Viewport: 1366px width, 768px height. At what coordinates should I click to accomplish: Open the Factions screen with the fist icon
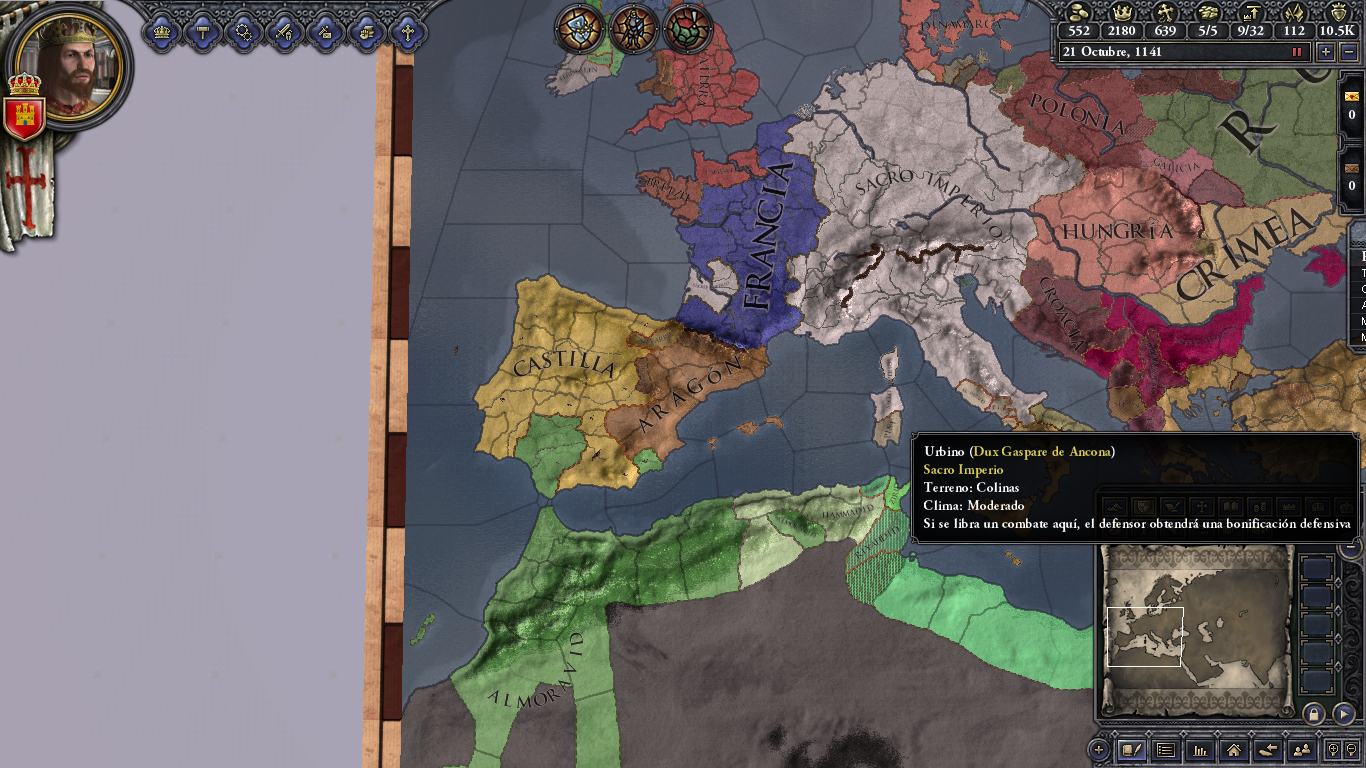click(x=364, y=31)
